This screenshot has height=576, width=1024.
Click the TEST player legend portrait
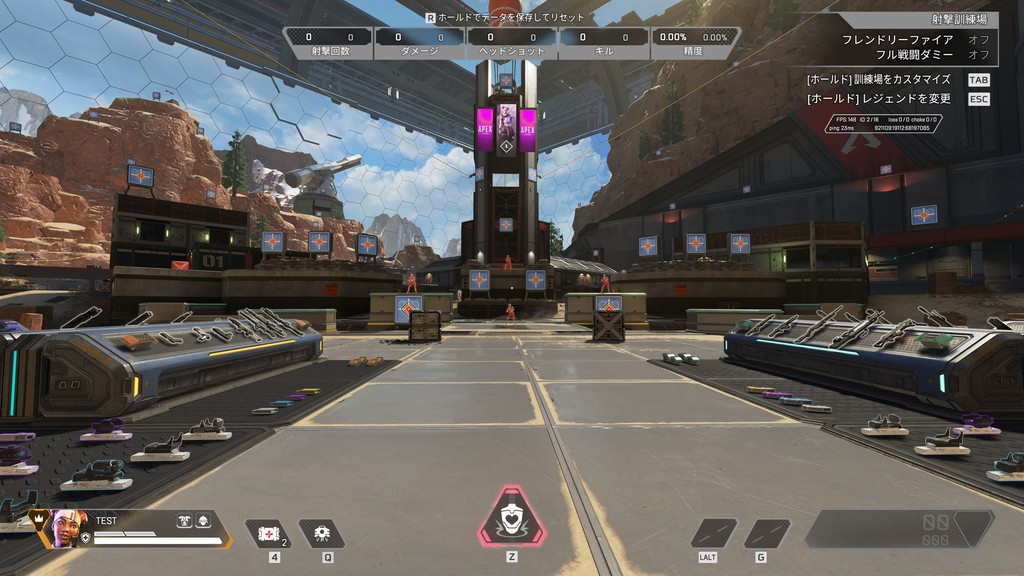coord(66,530)
